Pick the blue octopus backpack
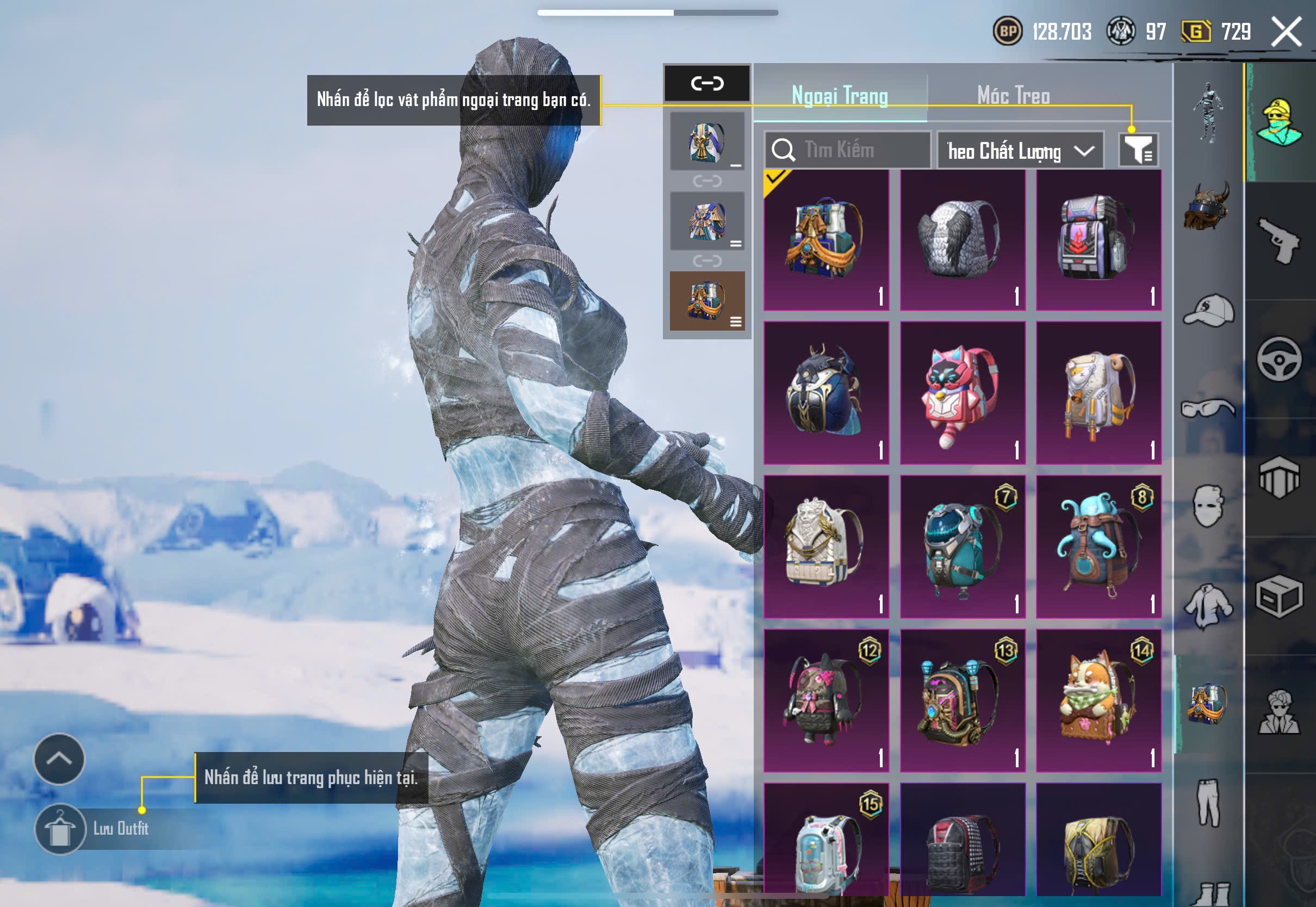 1098,546
